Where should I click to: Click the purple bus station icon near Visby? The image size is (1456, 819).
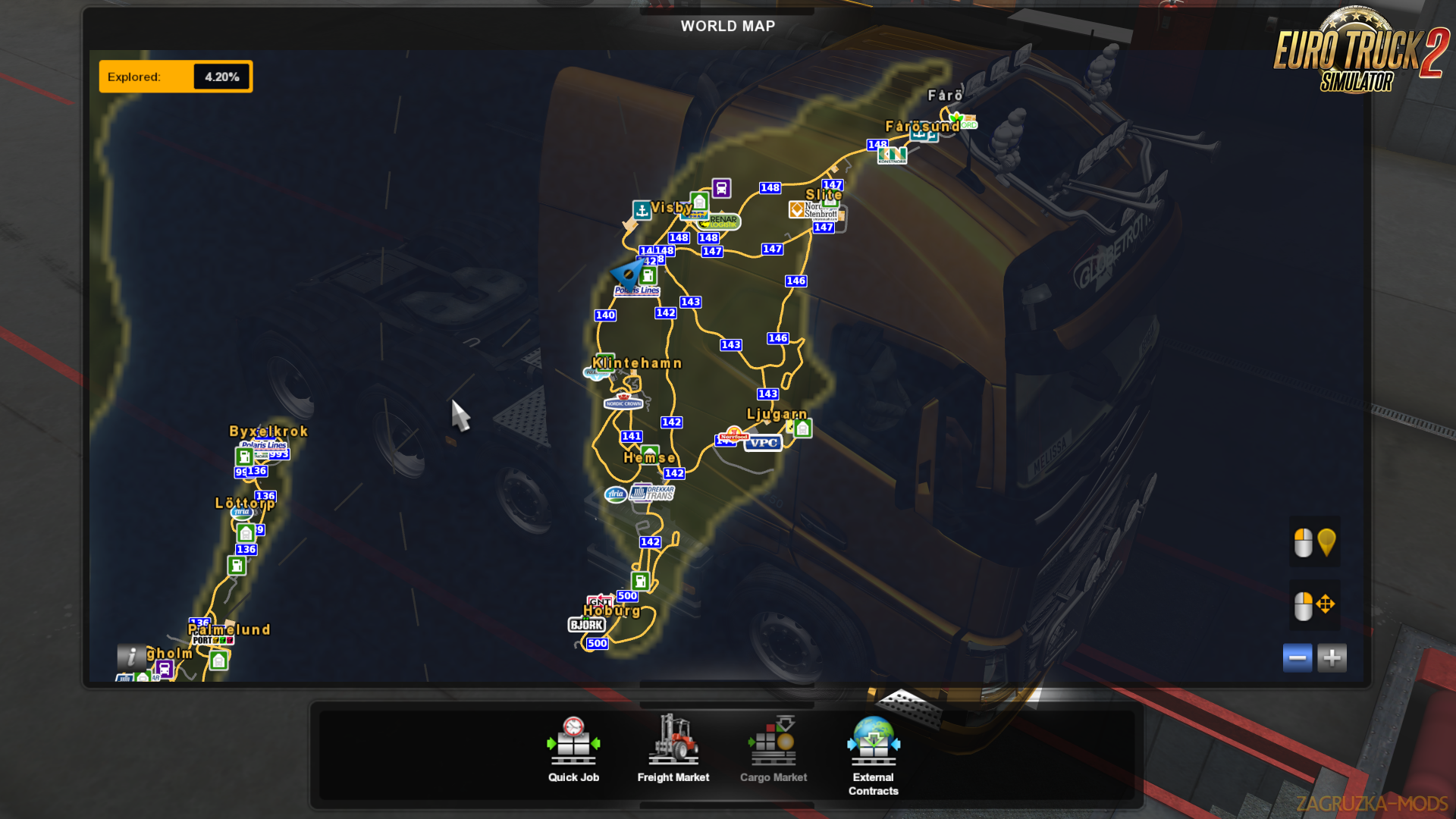[721, 188]
